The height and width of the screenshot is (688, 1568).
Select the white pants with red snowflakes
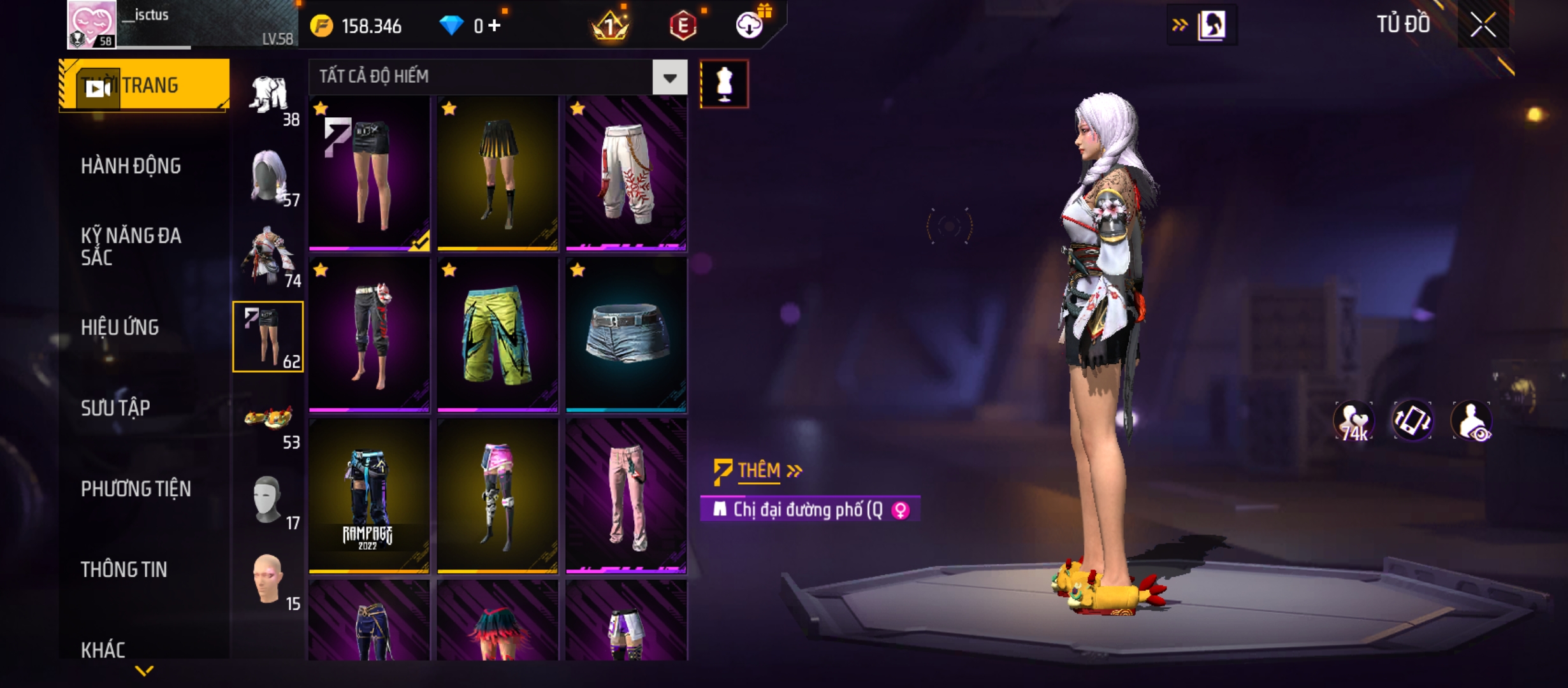coord(626,173)
